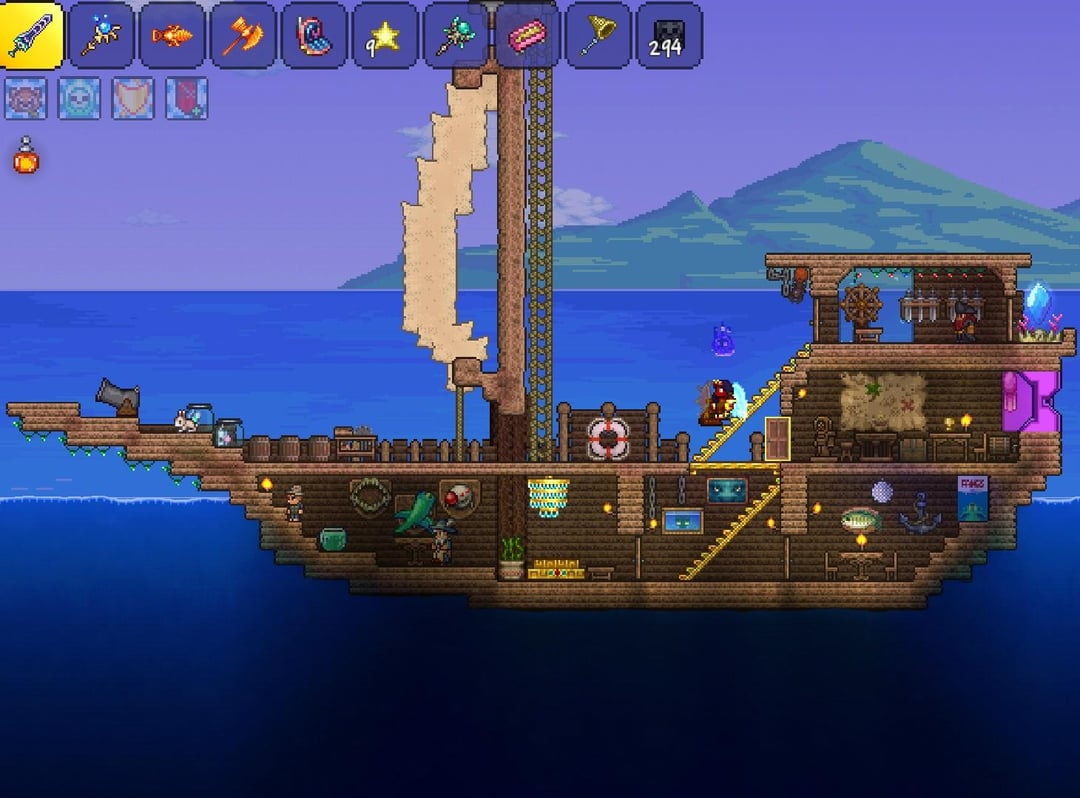Screen dimensions: 1080x798
Task: Select the blue orb staff slot
Action: (x=101, y=36)
